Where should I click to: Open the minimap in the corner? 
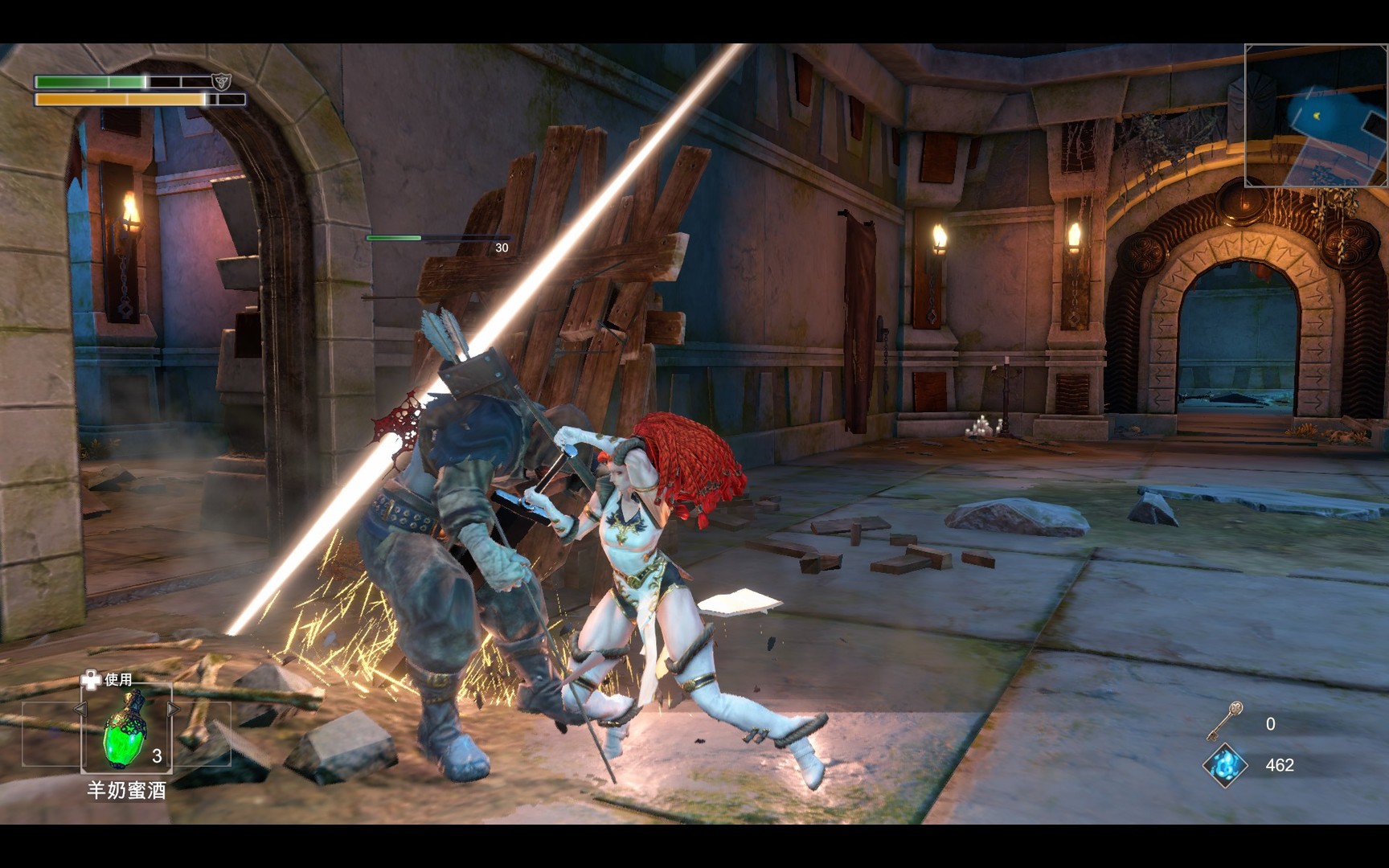coord(1316,116)
